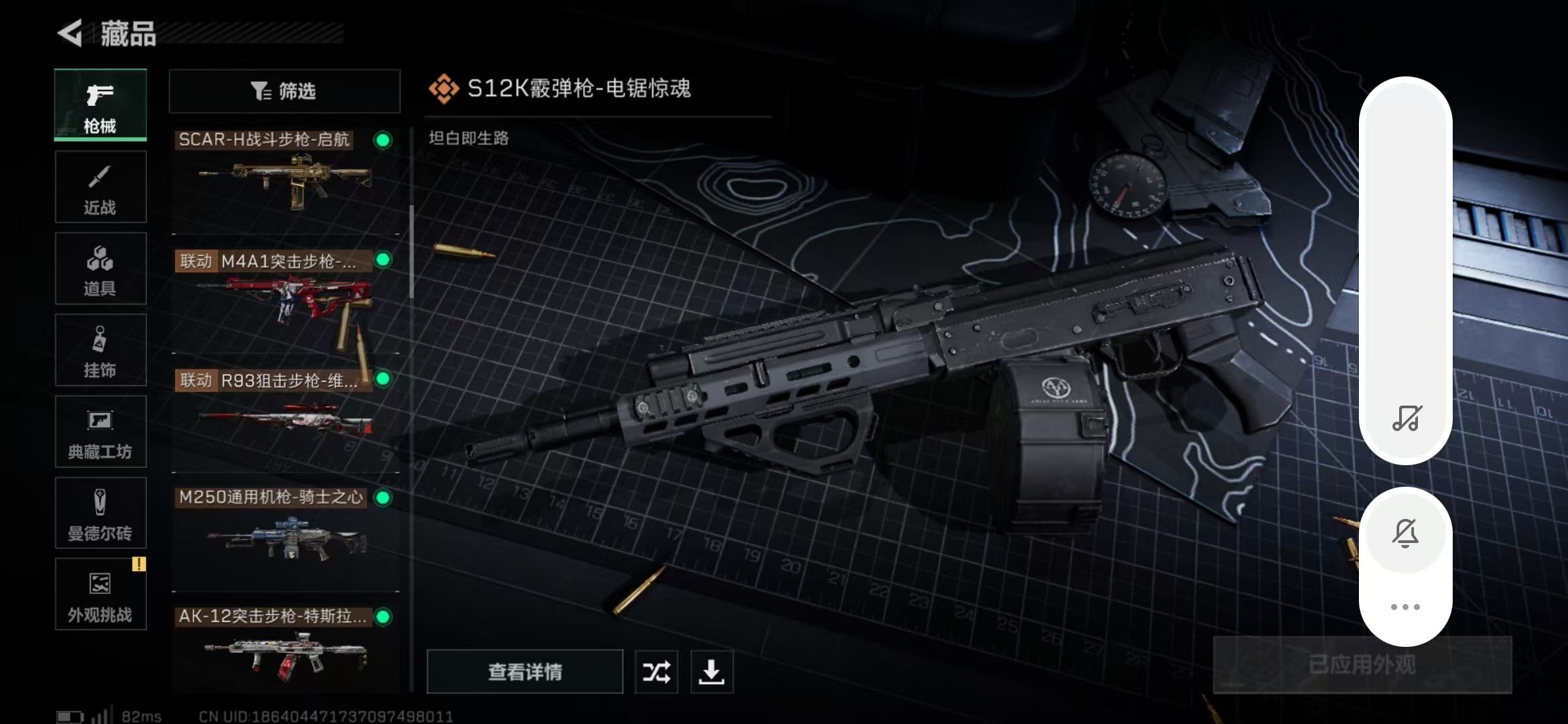Open the 挂饰 charms category

pos(99,350)
